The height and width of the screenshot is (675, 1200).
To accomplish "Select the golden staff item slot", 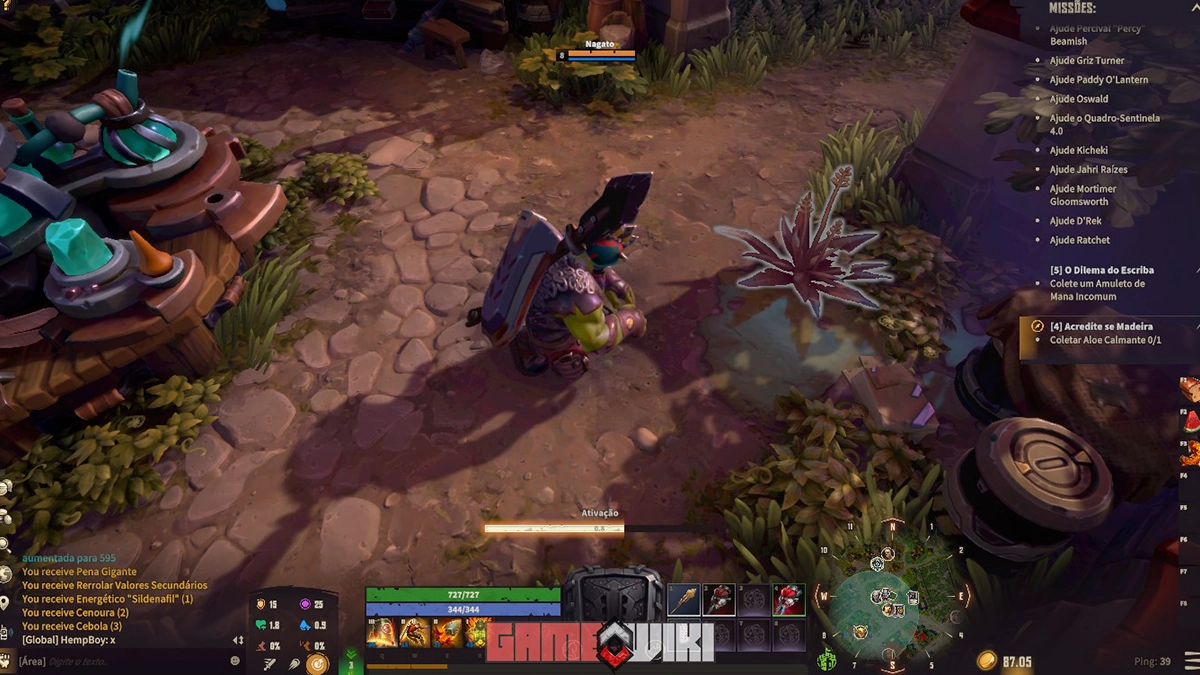I will [684, 600].
